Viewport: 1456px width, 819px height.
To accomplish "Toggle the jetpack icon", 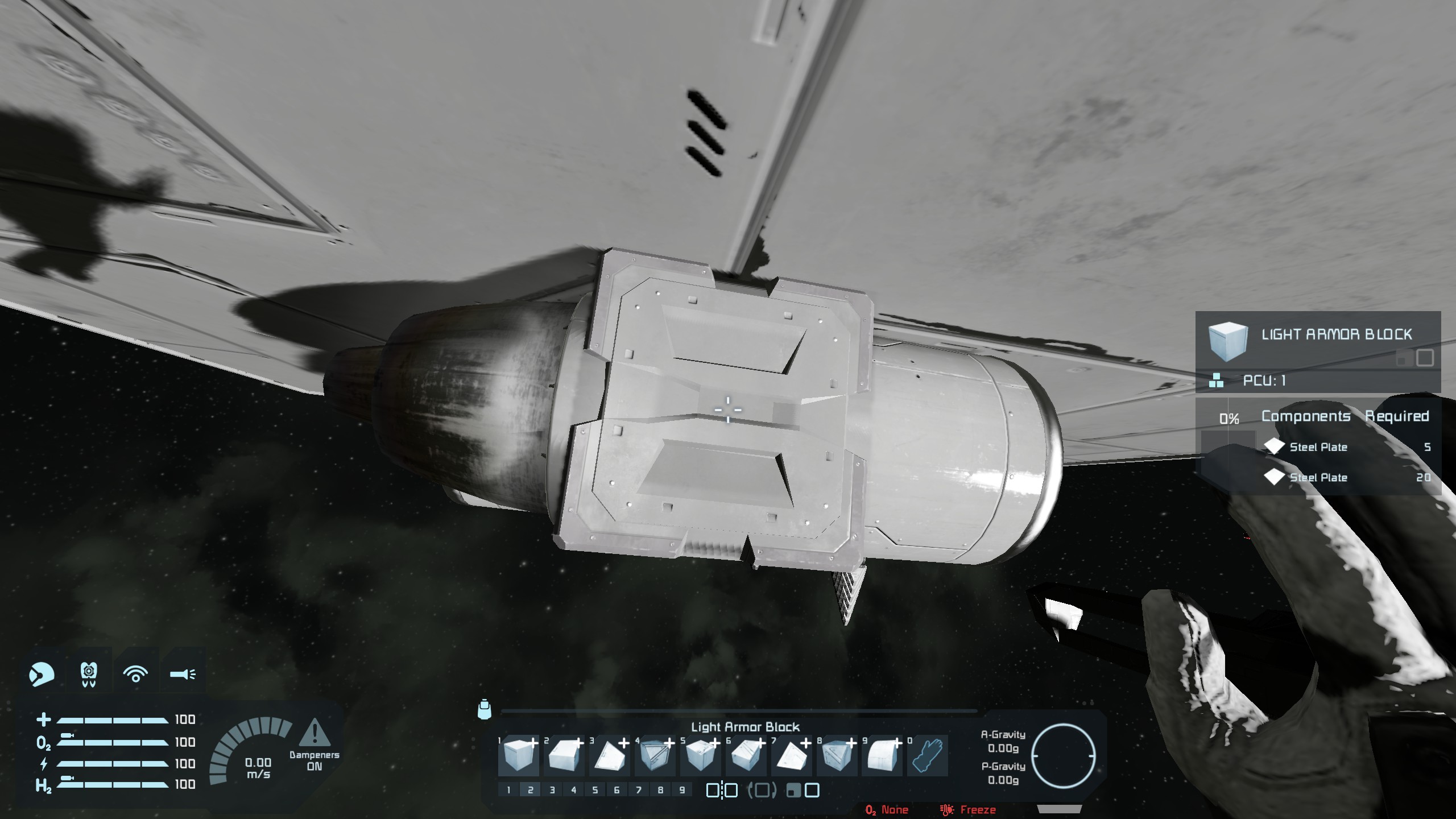I will coord(88,675).
